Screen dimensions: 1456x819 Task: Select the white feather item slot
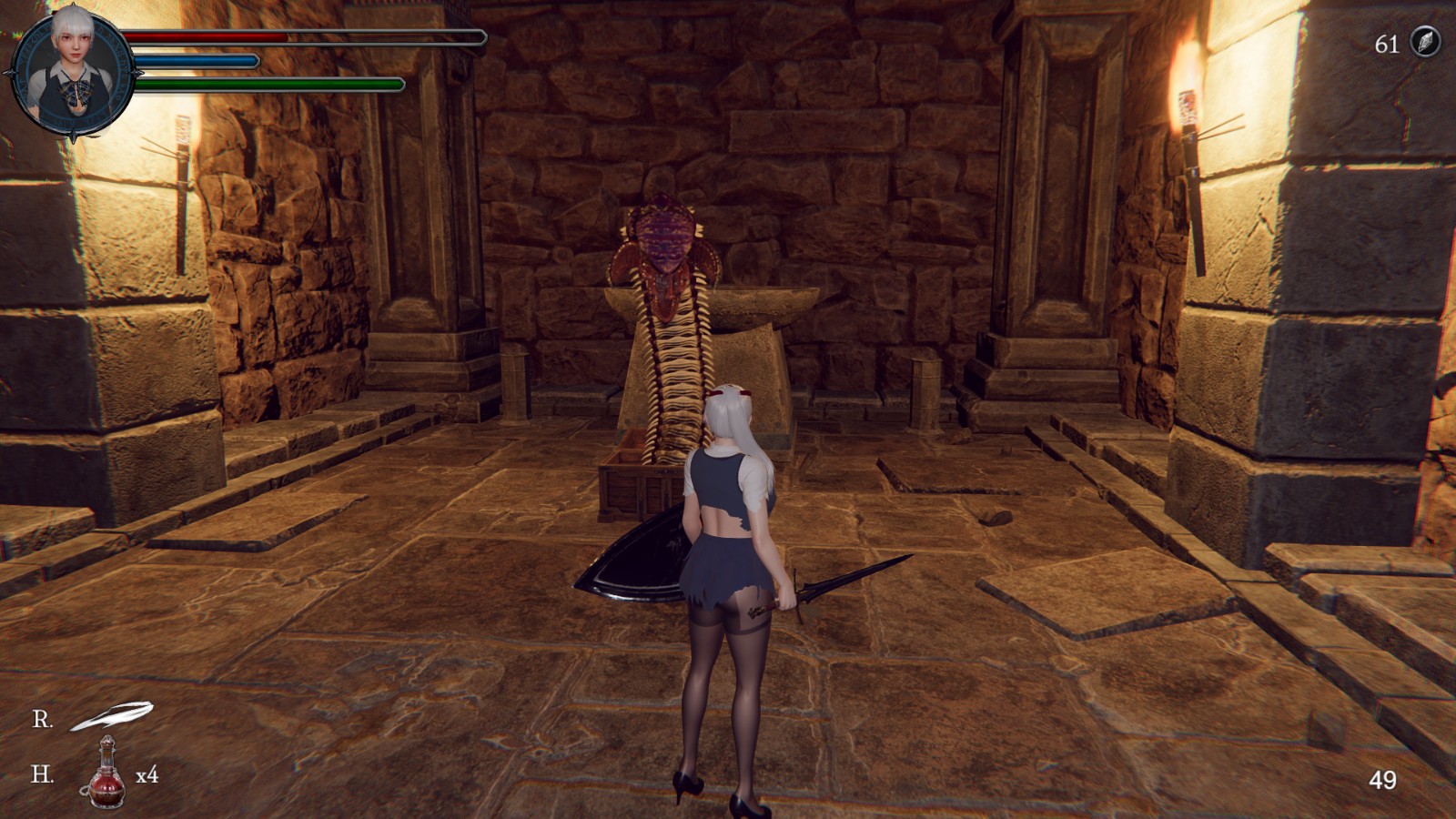point(112,716)
